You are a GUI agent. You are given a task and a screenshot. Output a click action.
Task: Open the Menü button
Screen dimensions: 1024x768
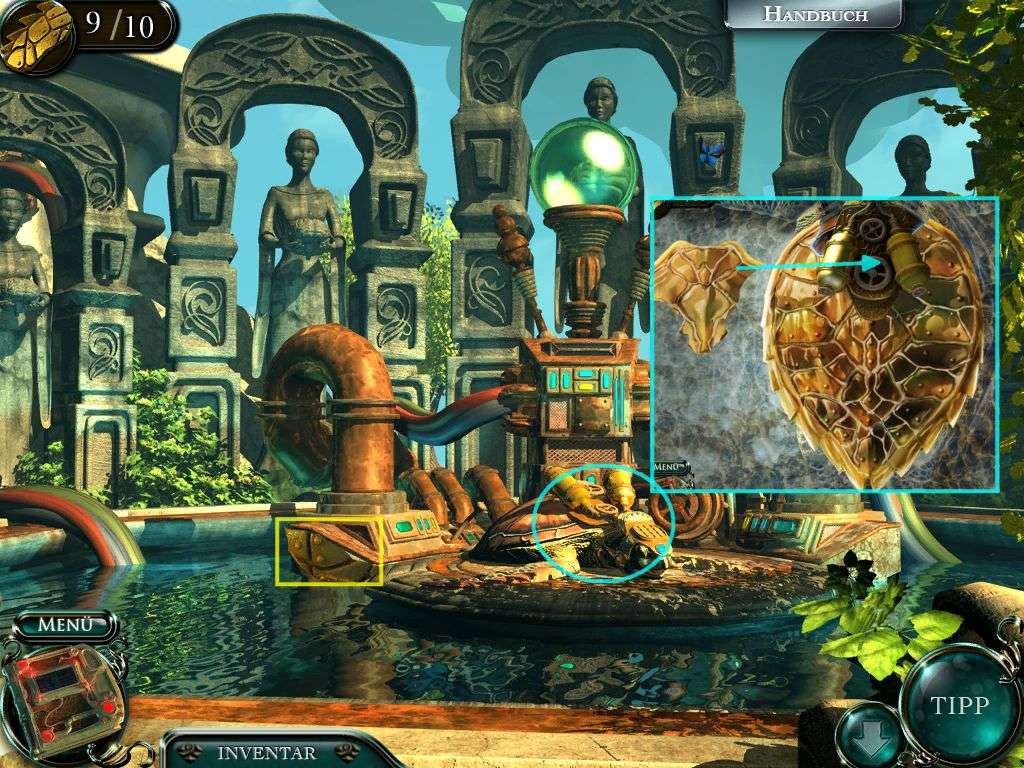(x=65, y=625)
